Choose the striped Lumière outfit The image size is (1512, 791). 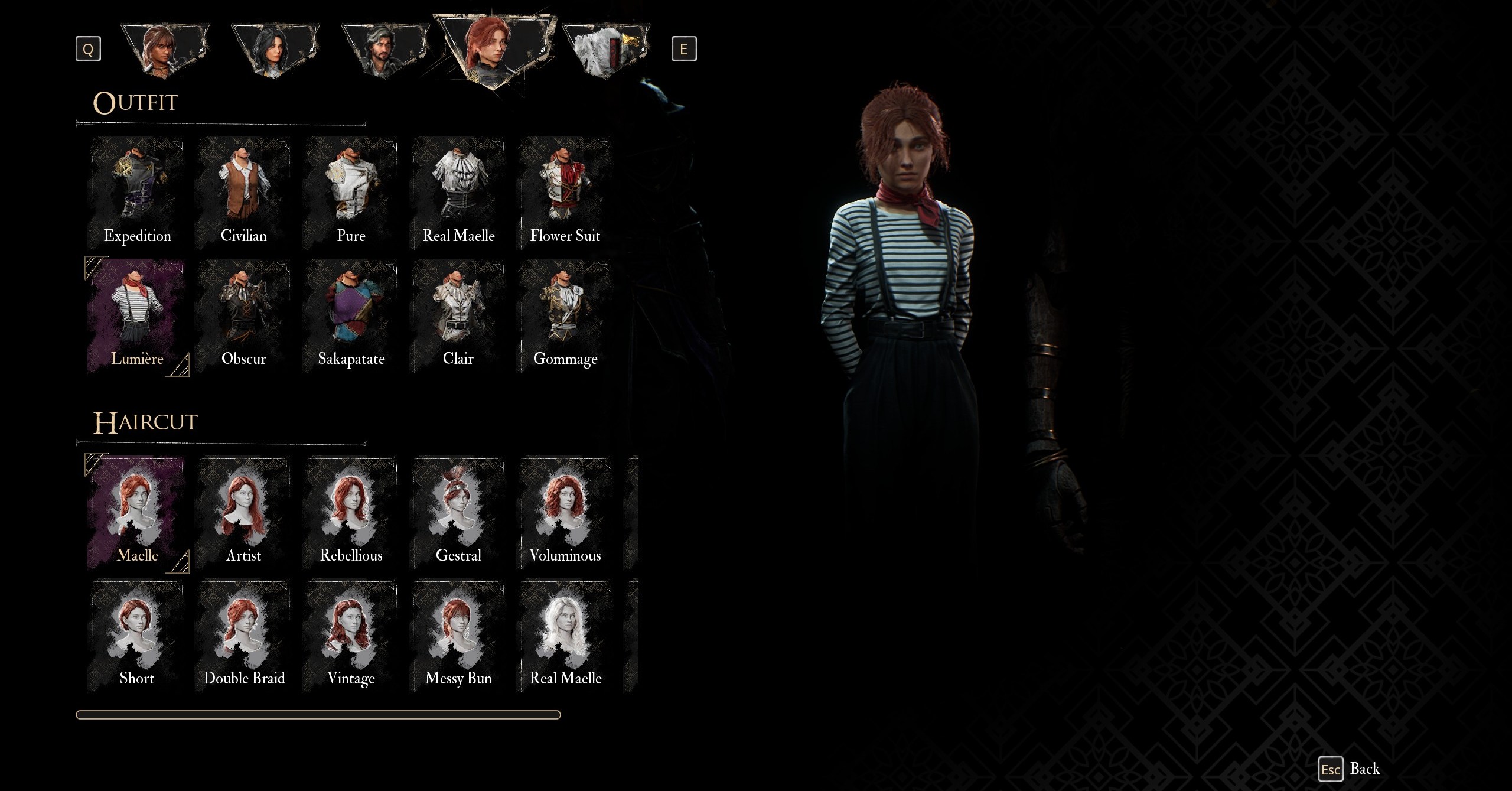[x=137, y=317]
